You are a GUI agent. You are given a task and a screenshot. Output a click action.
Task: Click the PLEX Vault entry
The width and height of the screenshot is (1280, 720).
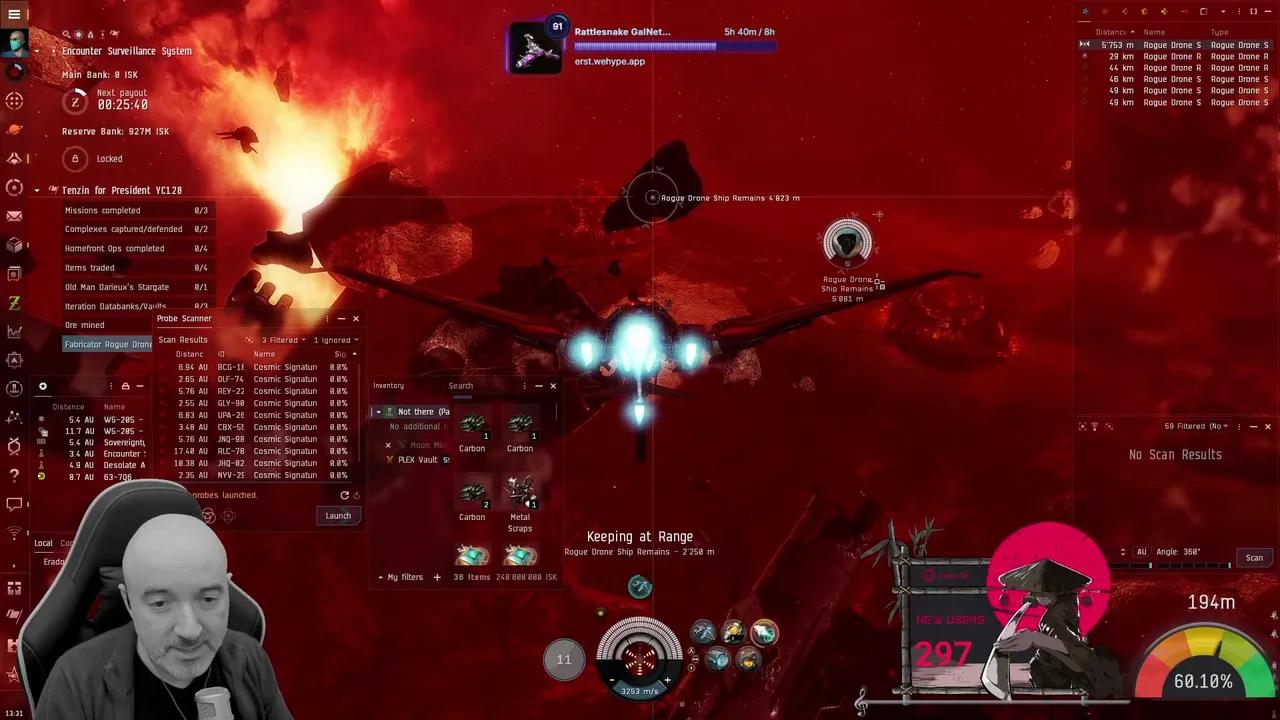coord(418,460)
